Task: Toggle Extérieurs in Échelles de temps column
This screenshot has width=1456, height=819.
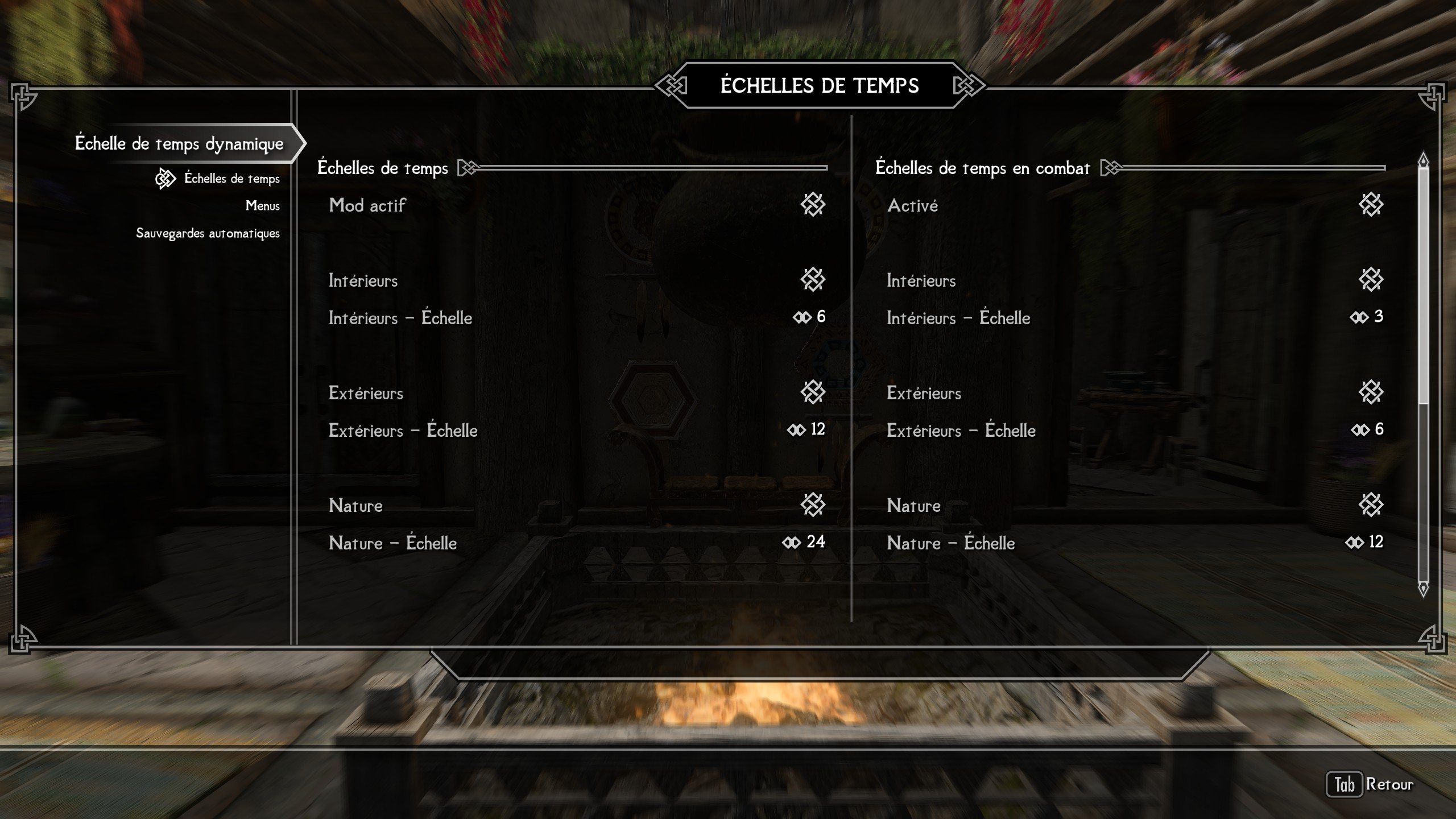Action: click(812, 392)
